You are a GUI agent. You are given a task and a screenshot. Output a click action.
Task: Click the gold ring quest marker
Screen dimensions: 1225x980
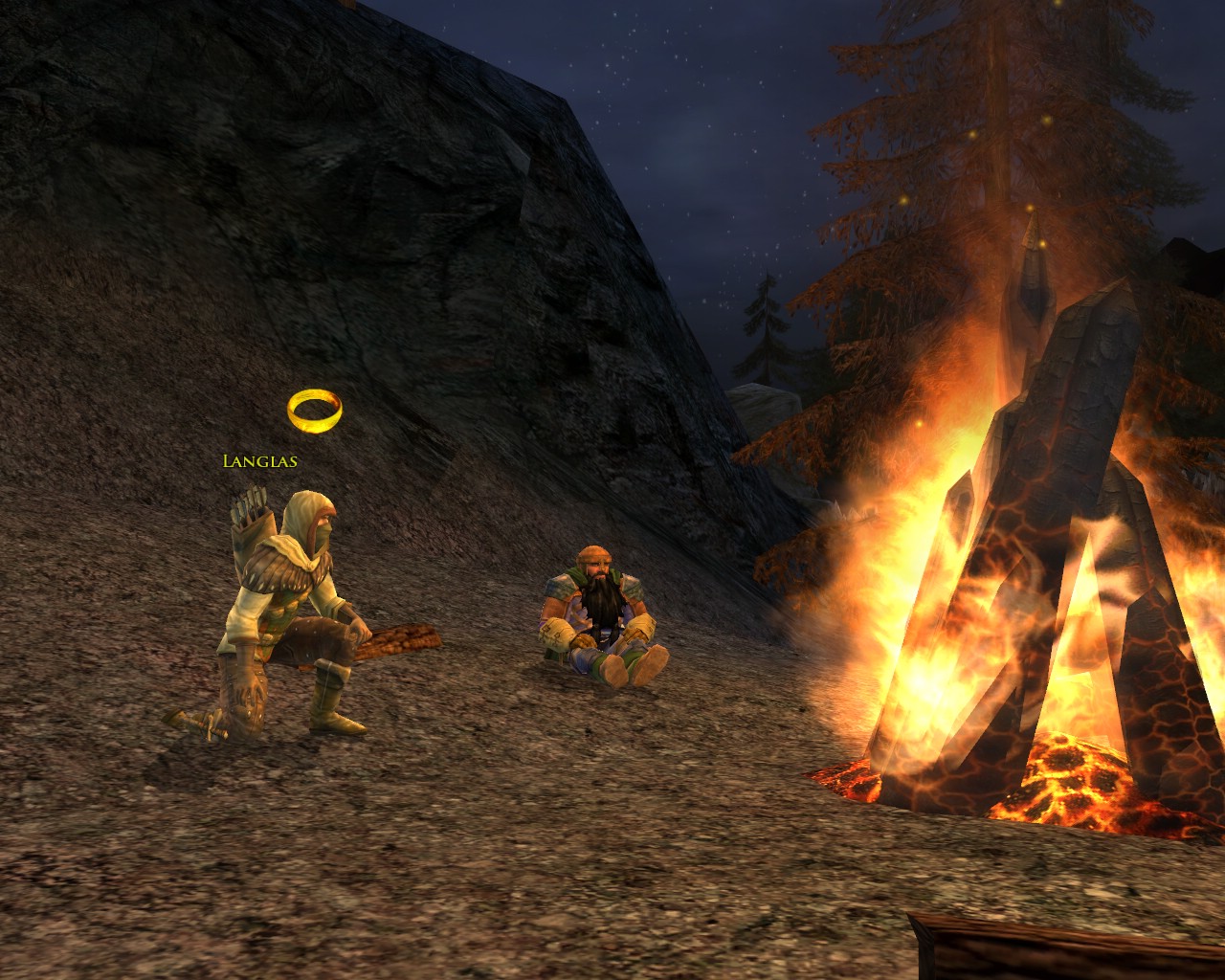click(x=314, y=410)
